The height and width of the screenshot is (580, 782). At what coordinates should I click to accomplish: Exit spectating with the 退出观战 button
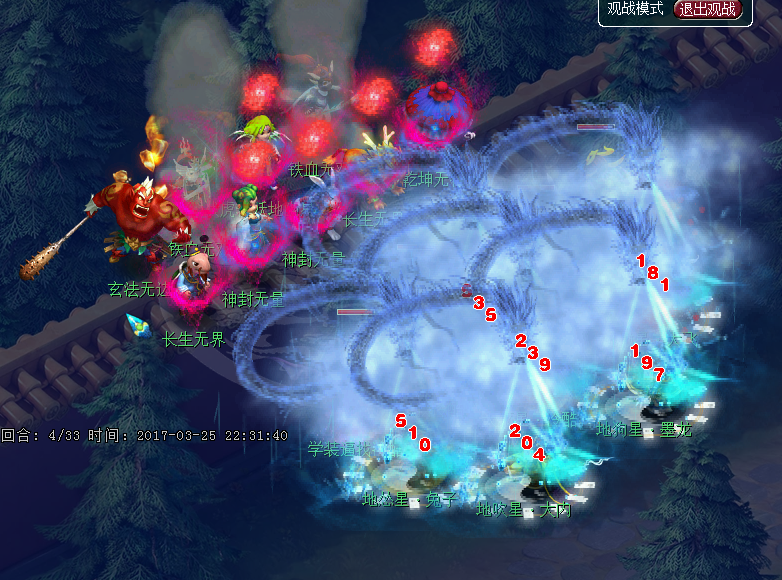(710, 10)
